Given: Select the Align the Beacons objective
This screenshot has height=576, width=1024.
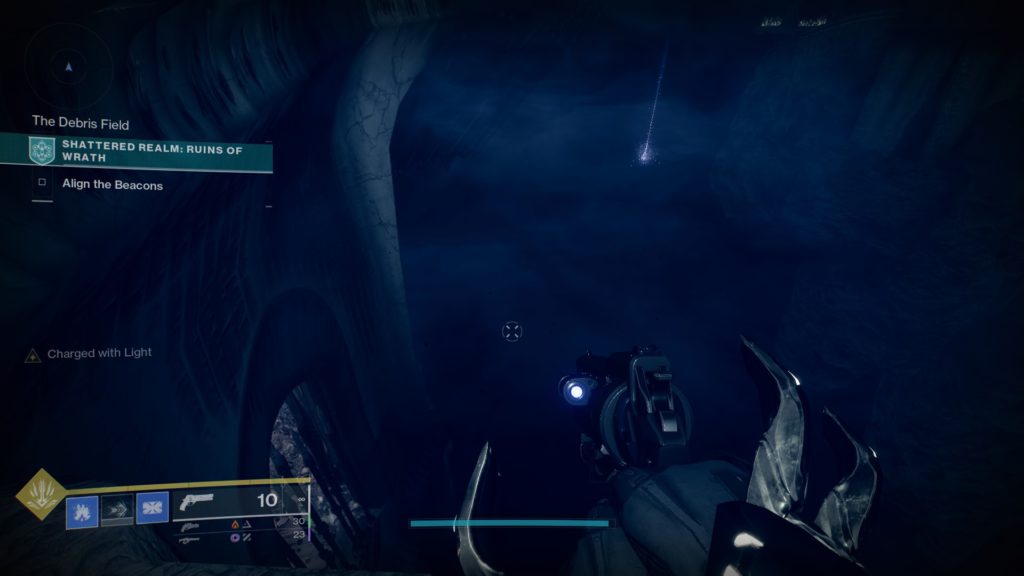Looking at the screenshot, I should click(x=112, y=185).
